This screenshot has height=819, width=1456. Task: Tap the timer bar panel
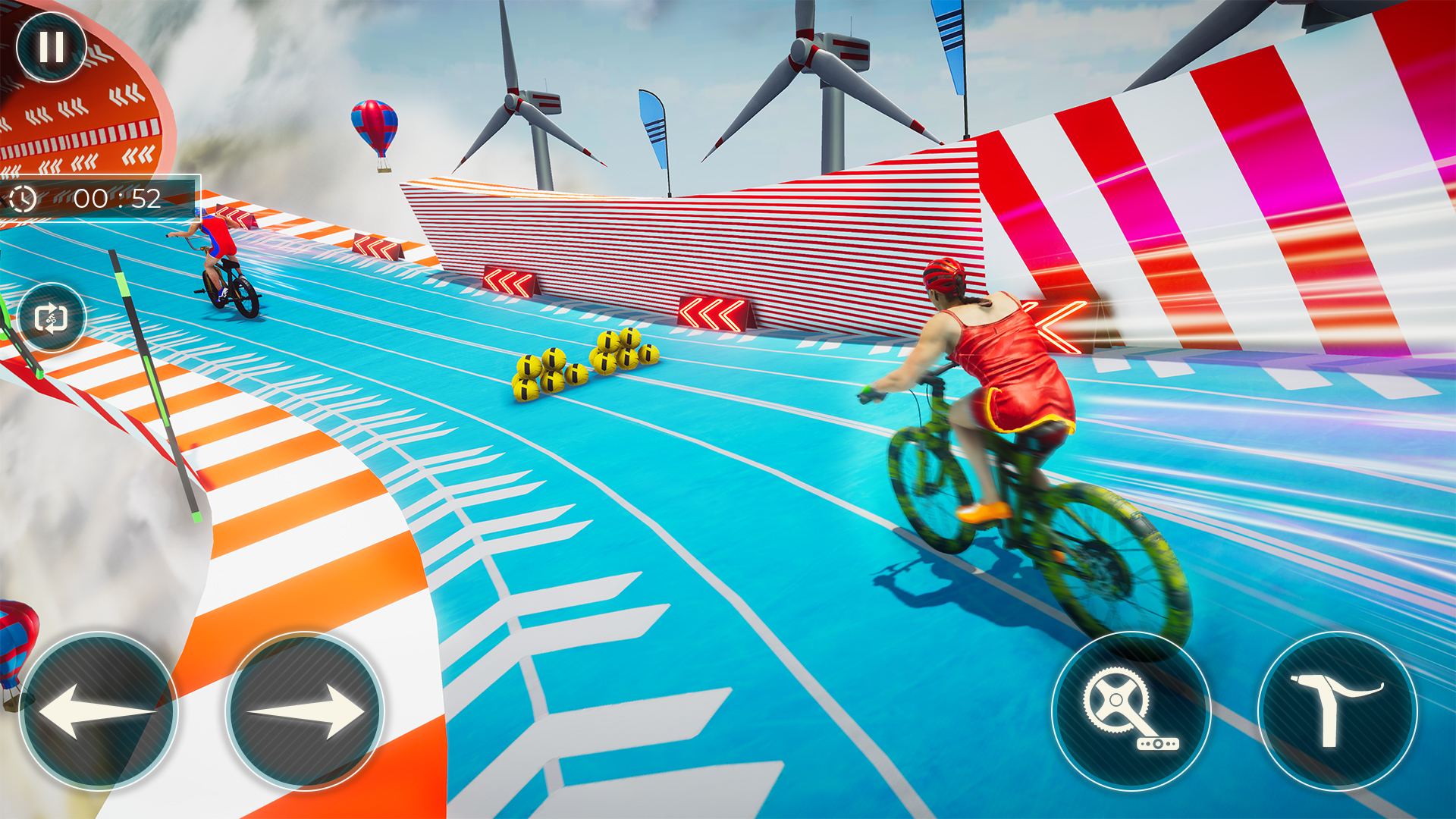[102, 201]
